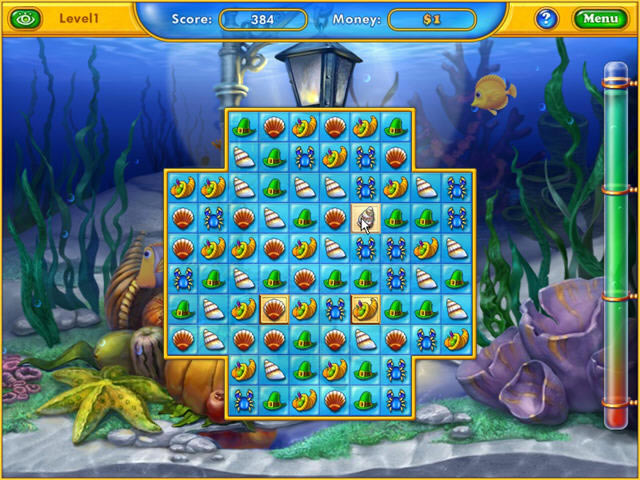Pick the gold-highlighted orange scallop tile
This screenshot has height=480, width=640.
coord(274,309)
